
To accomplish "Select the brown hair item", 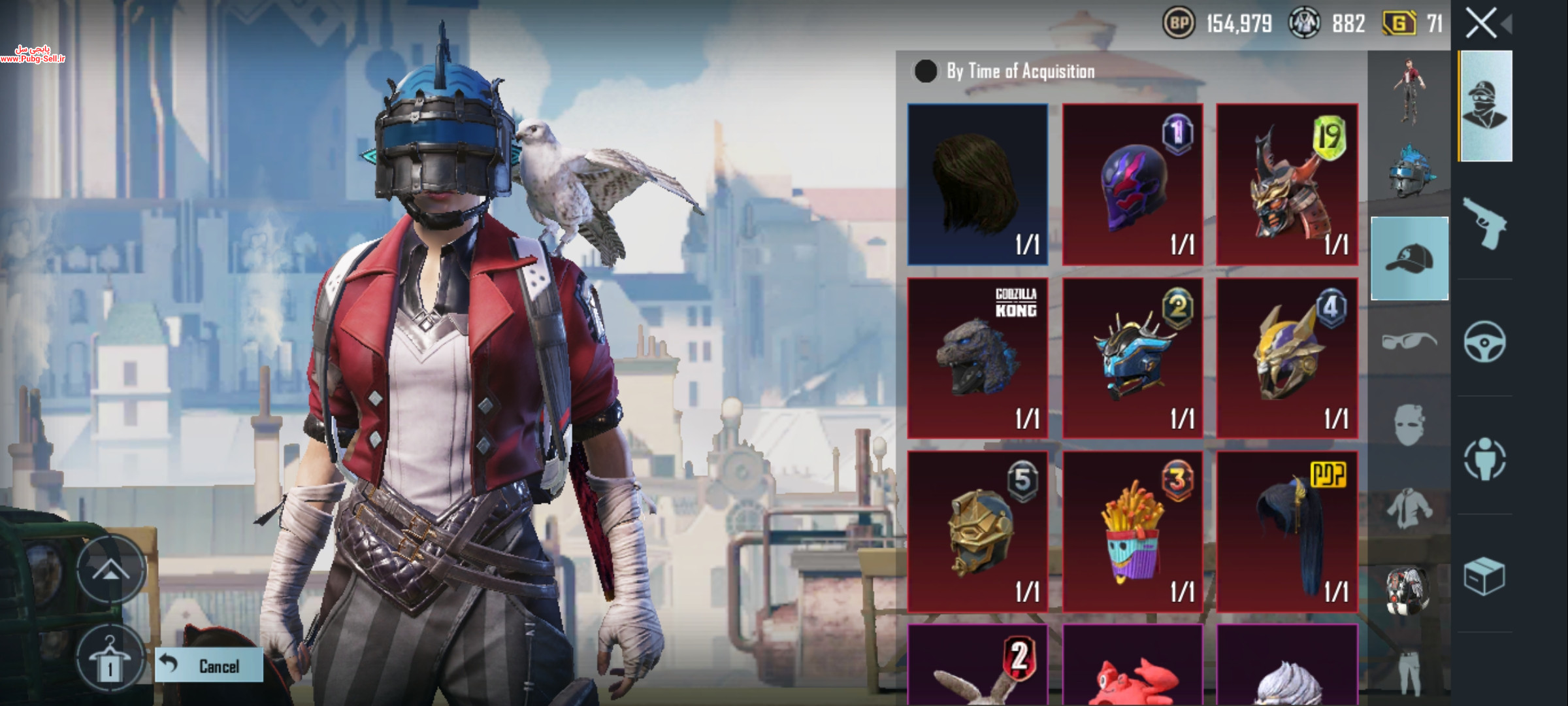I will coord(977,184).
